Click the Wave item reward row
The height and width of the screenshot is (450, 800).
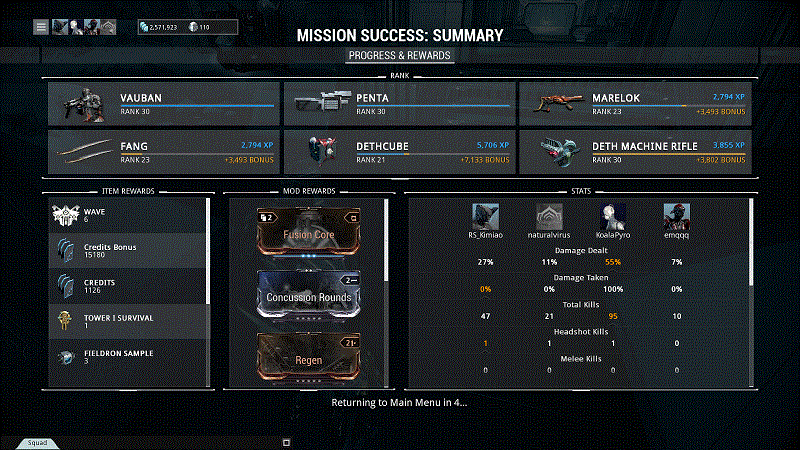tap(128, 215)
